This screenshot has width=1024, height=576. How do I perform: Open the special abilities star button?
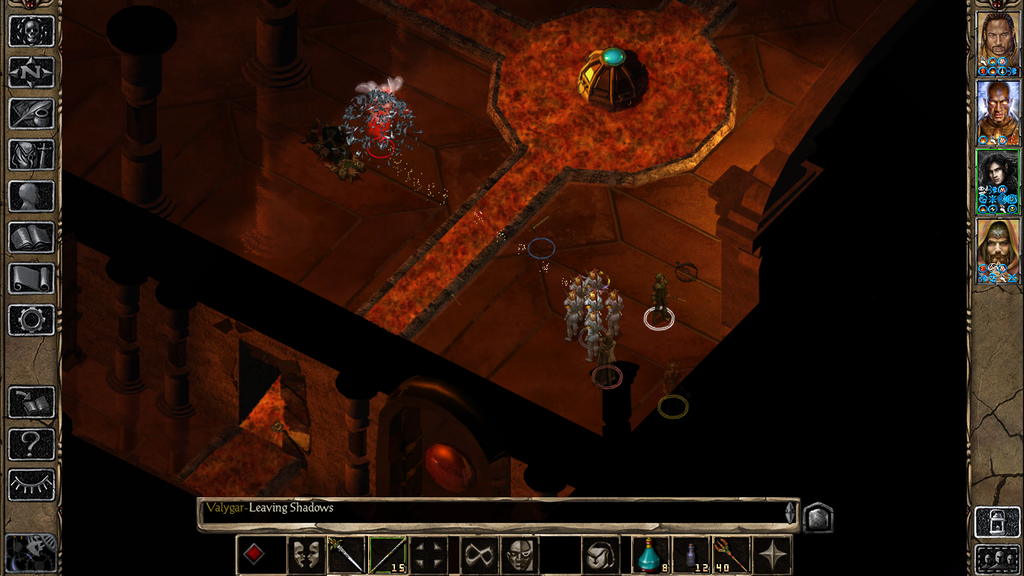point(773,555)
